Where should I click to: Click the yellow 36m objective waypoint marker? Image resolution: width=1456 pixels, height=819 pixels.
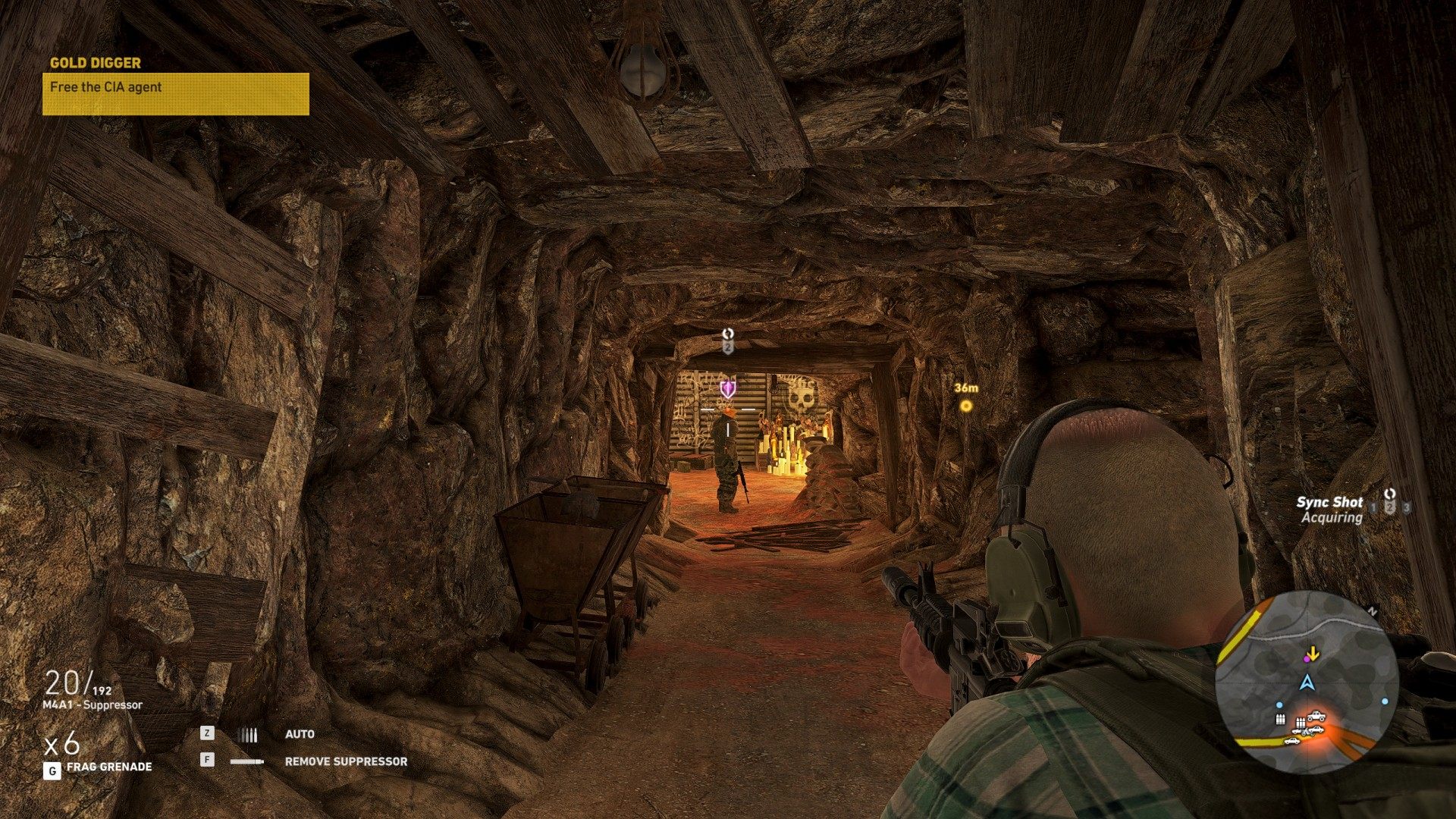click(966, 406)
